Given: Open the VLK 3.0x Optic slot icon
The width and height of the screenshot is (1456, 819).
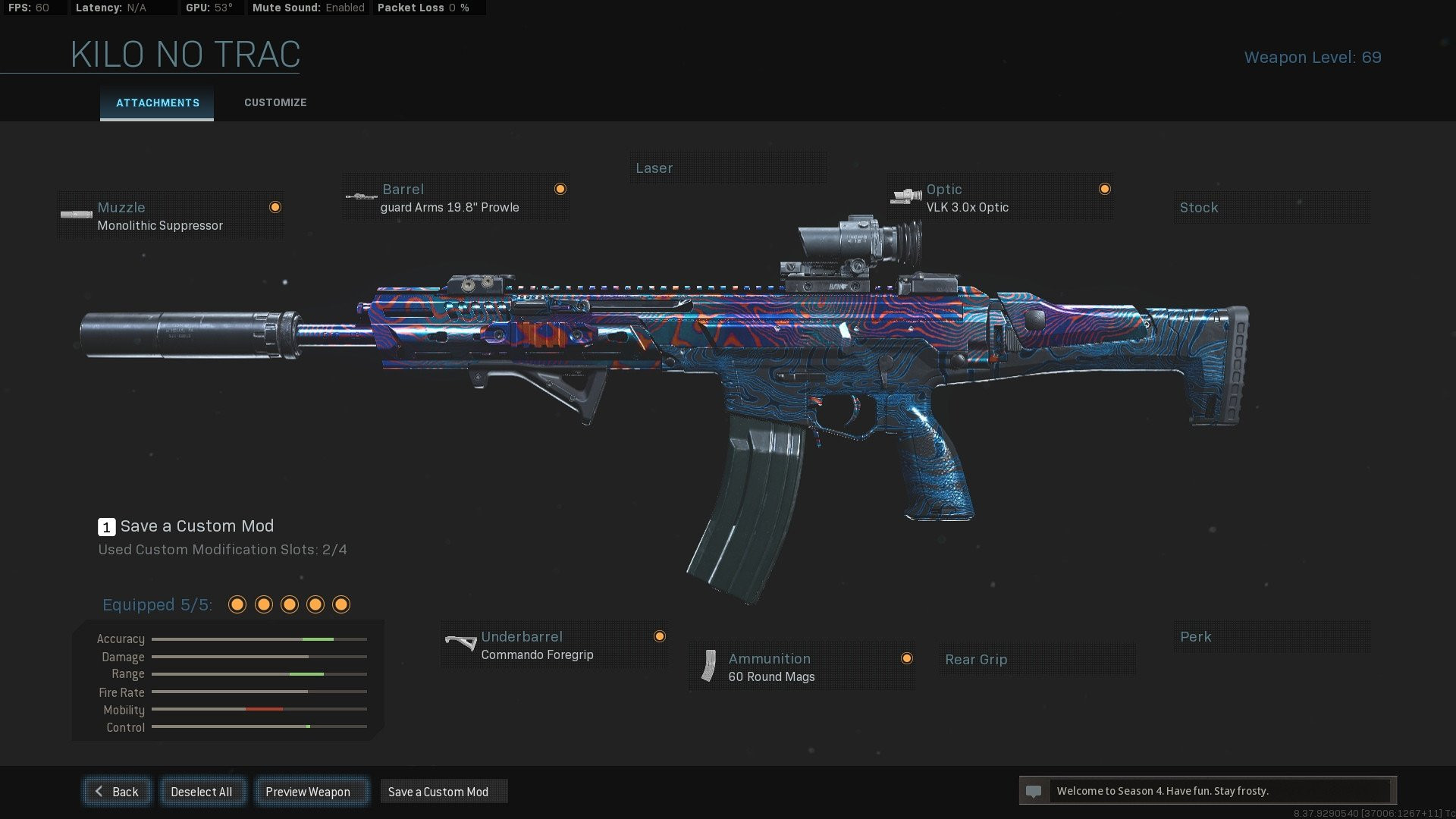Looking at the screenshot, I should (906, 196).
